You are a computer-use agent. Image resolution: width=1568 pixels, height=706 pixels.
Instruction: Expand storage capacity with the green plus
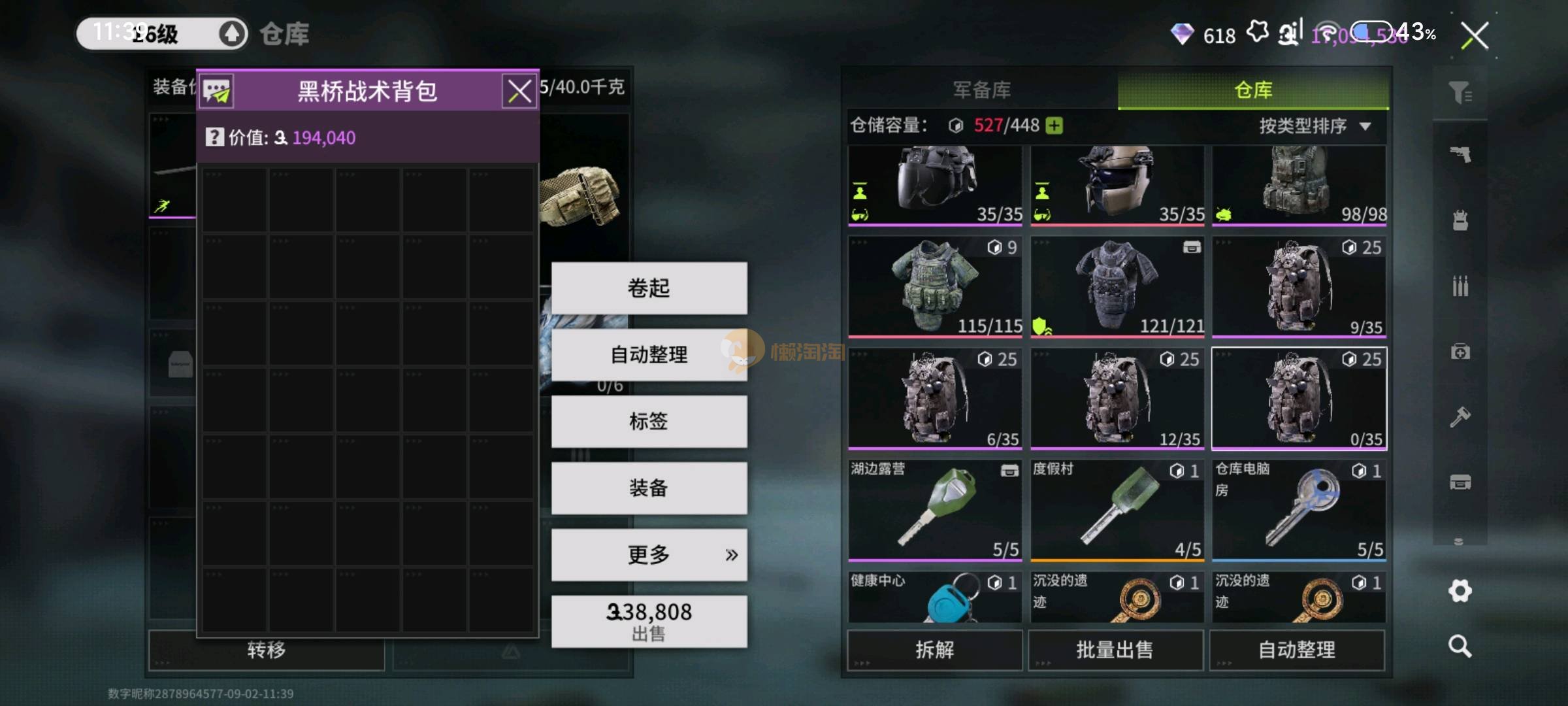pos(1054,126)
